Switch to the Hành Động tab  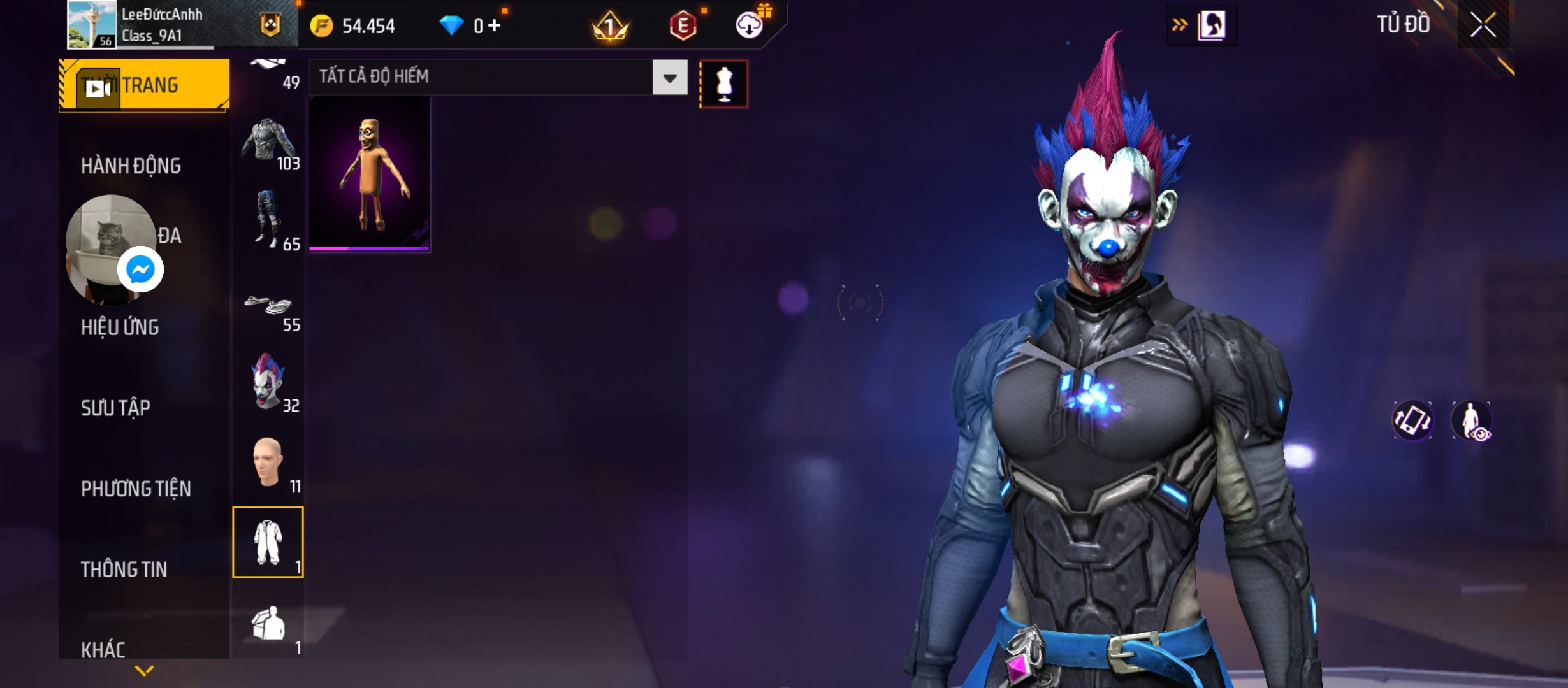(131, 166)
